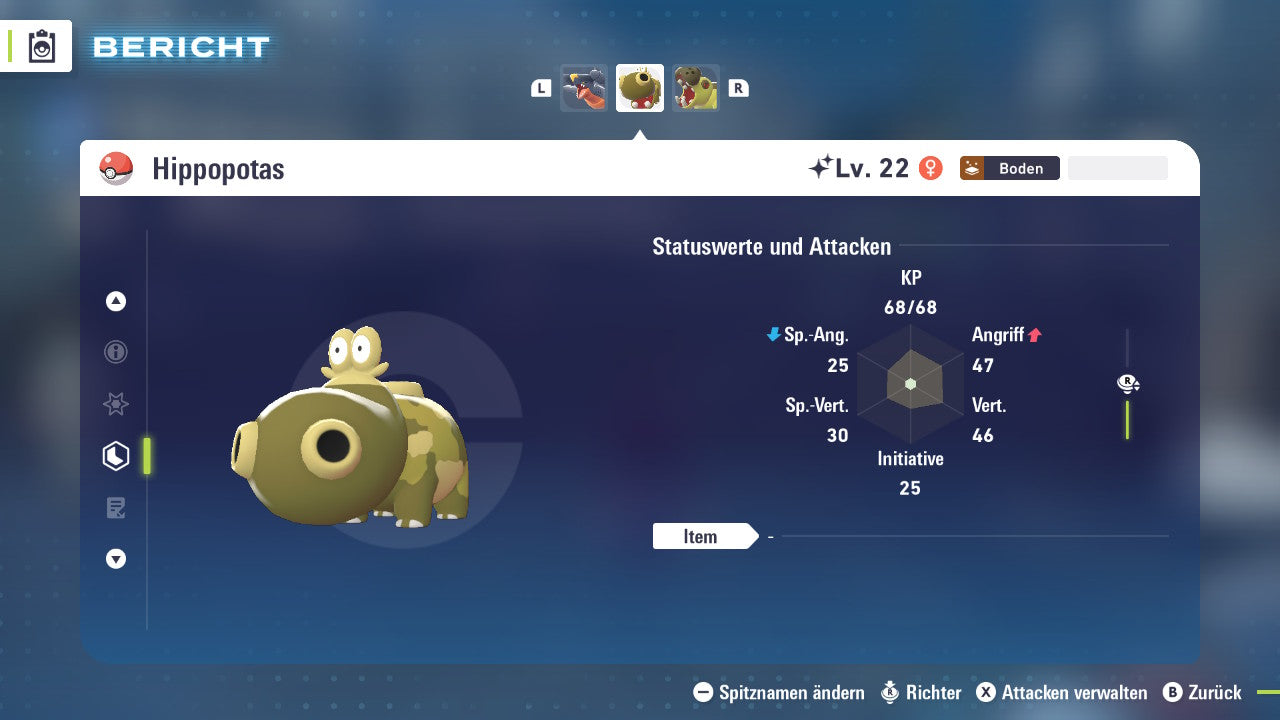
Task: Expand the downward arrow at sidebar bottom
Action: 115,559
